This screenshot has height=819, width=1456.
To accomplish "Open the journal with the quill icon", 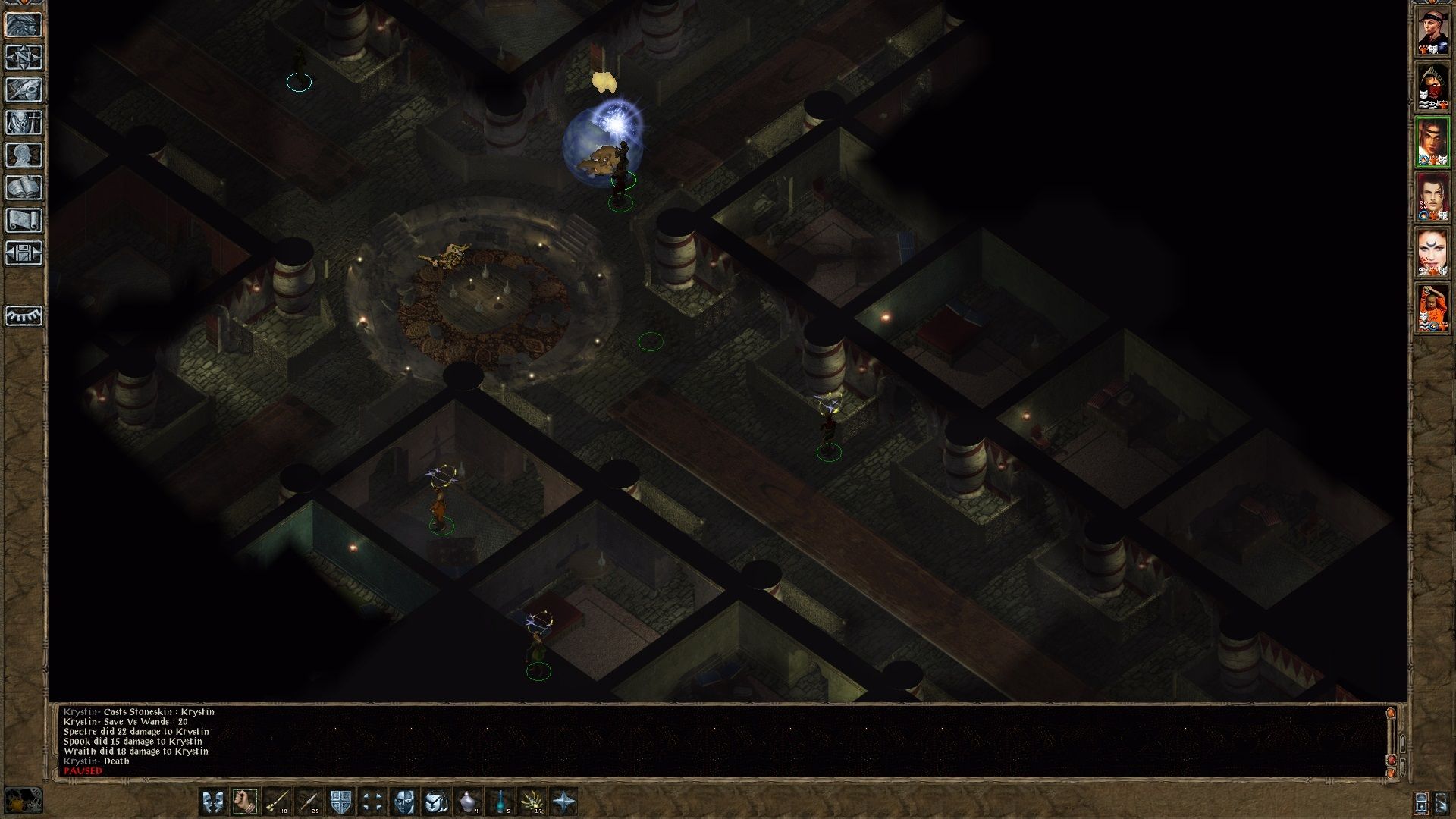I will pos(24,90).
